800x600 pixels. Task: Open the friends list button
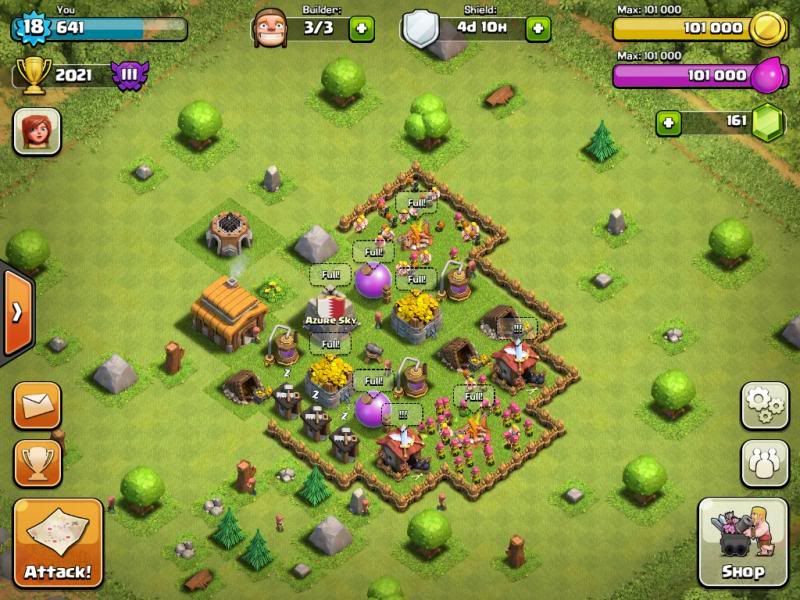point(764,463)
